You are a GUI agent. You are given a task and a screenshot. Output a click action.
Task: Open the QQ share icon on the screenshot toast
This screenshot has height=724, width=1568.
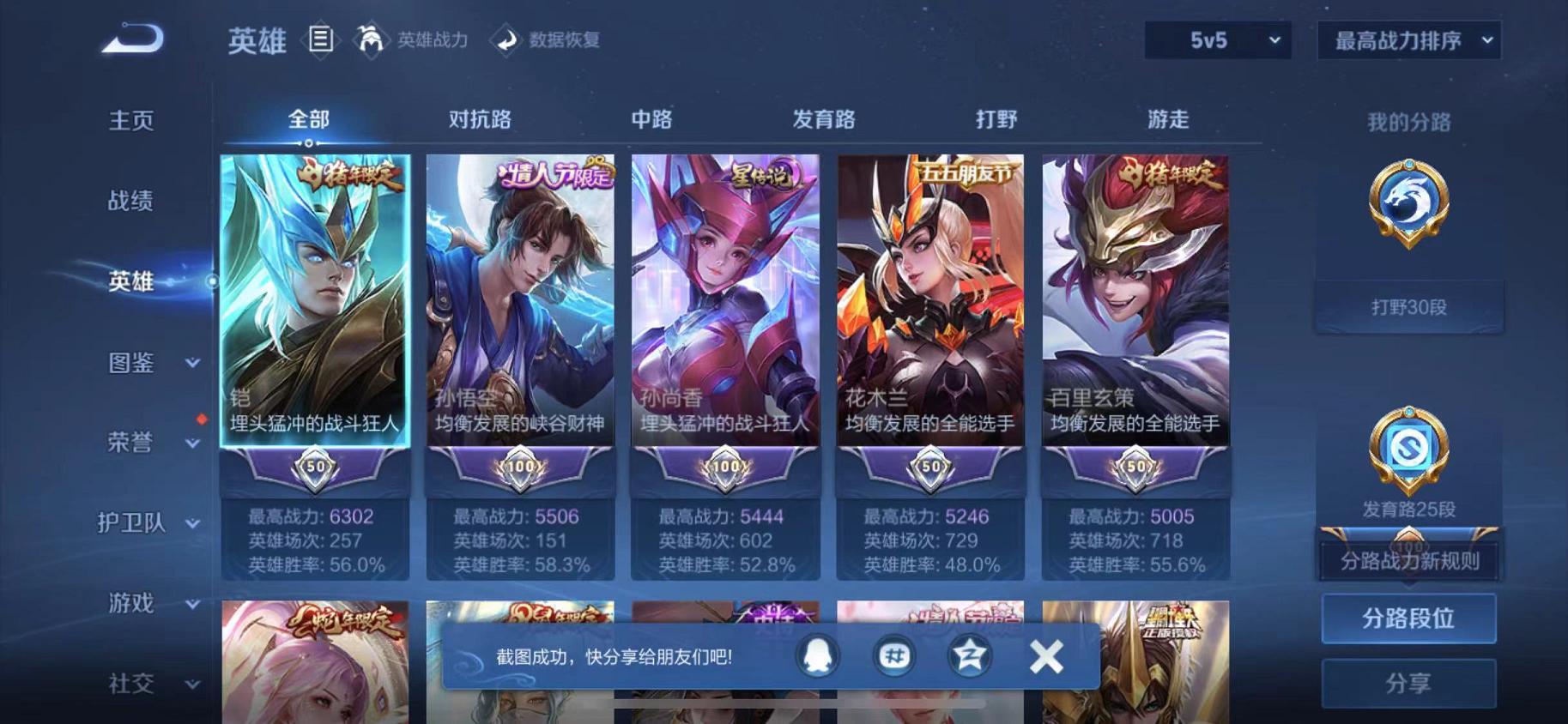(x=818, y=655)
